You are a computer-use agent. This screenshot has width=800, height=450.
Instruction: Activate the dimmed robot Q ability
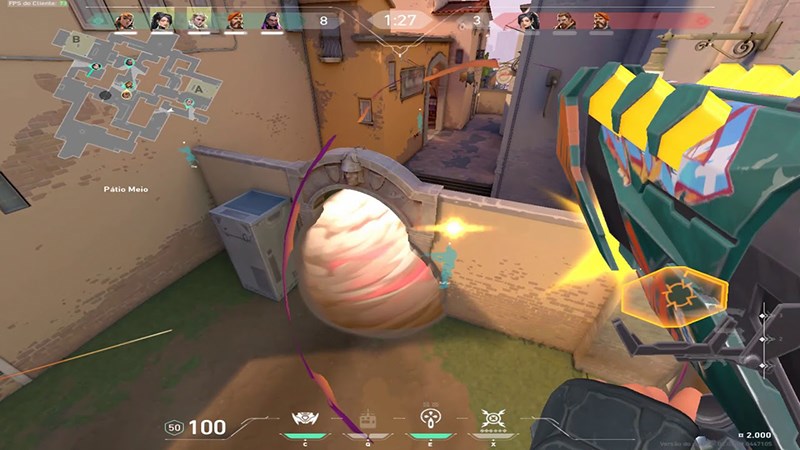pyautogui.click(x=365, y=419)
